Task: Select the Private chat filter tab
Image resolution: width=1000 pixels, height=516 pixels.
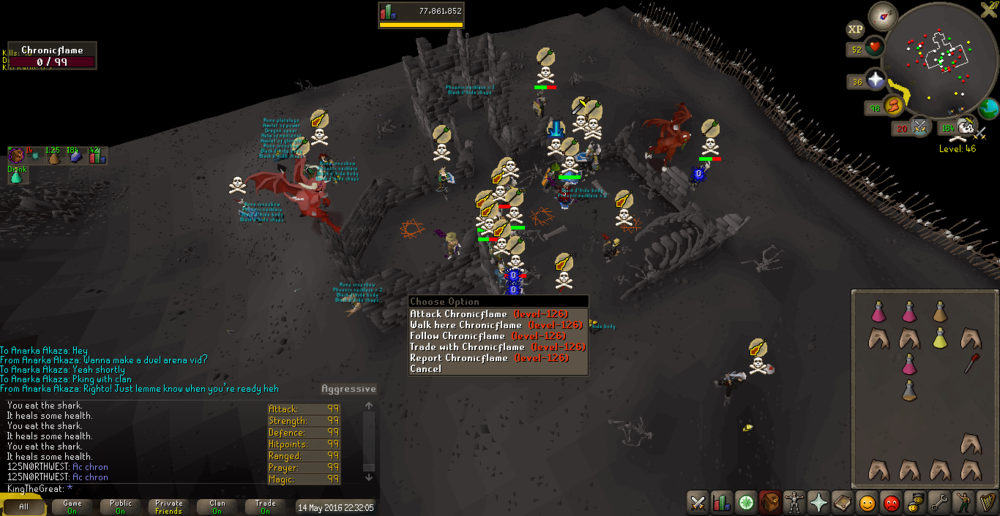Action: [x=169, y=507]
